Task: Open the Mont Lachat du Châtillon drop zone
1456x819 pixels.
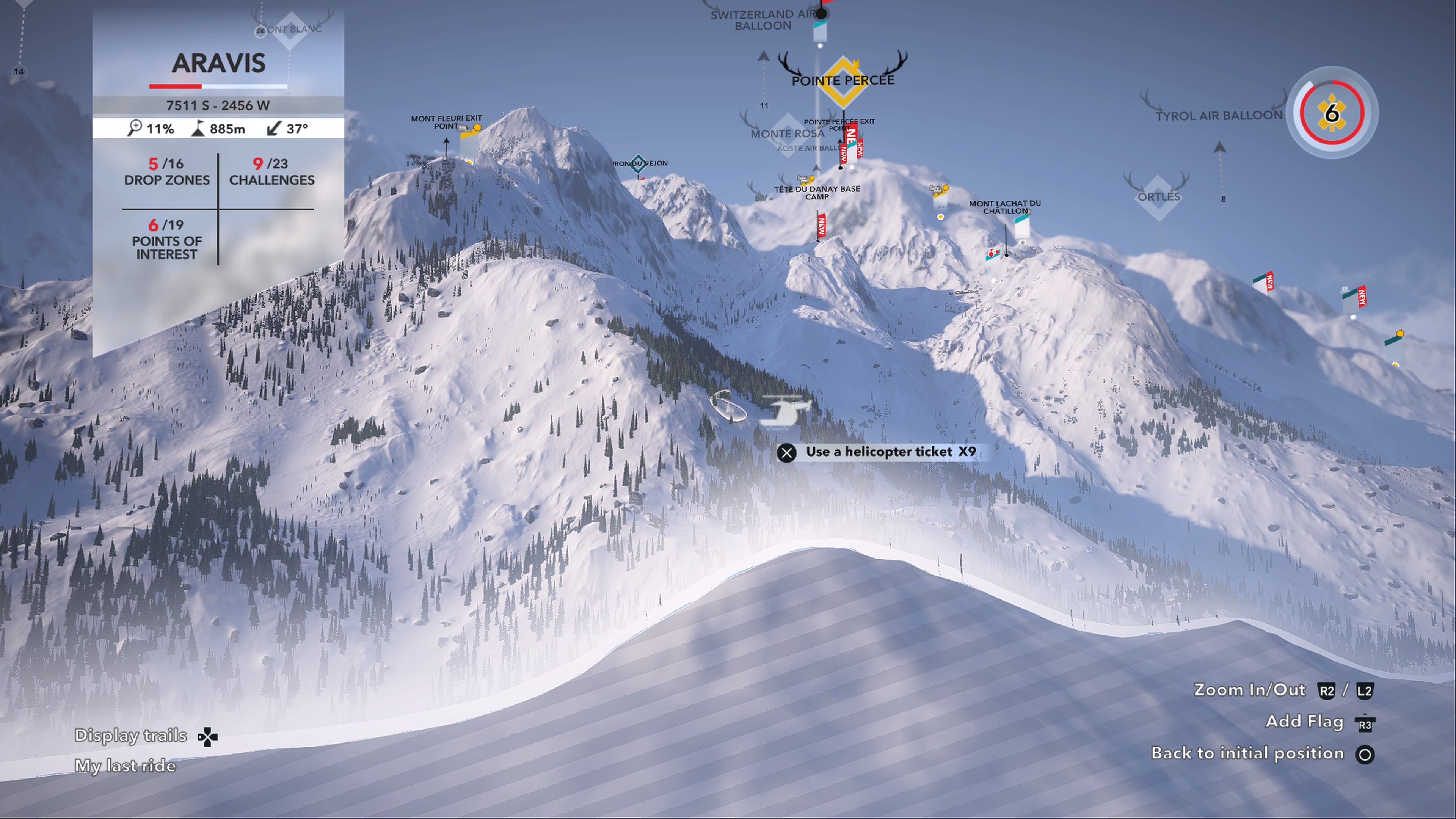Action: pyautogui.click(x=1004, y=207)
